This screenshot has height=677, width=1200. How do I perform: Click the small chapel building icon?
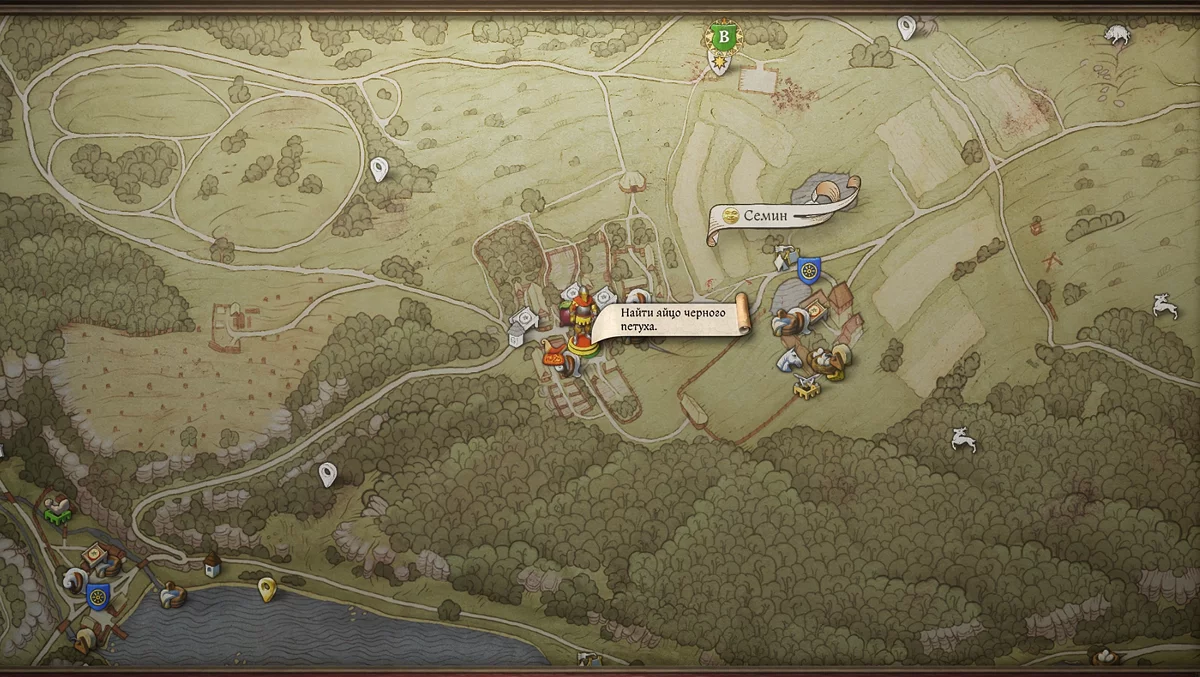click(212, 565)
